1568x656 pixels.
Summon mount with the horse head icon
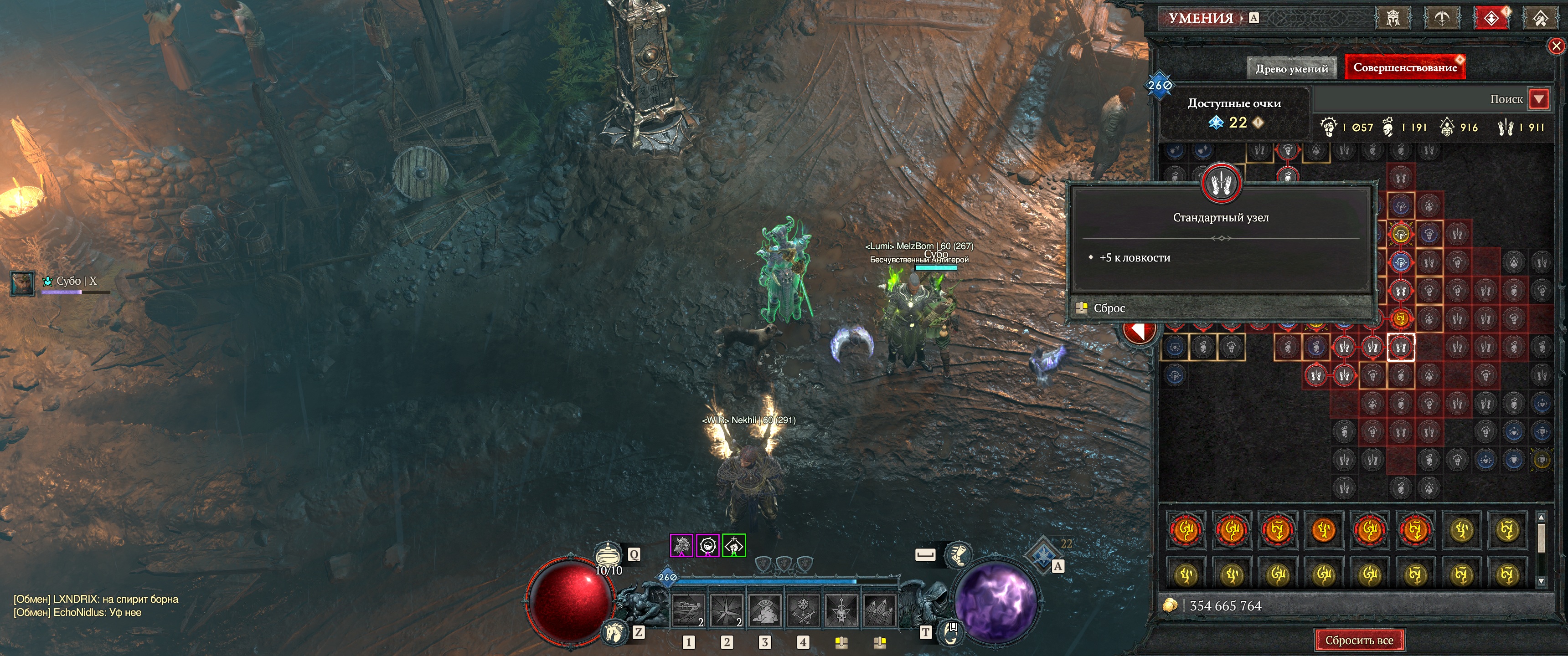pyautogui.click(x=614, y=632)
